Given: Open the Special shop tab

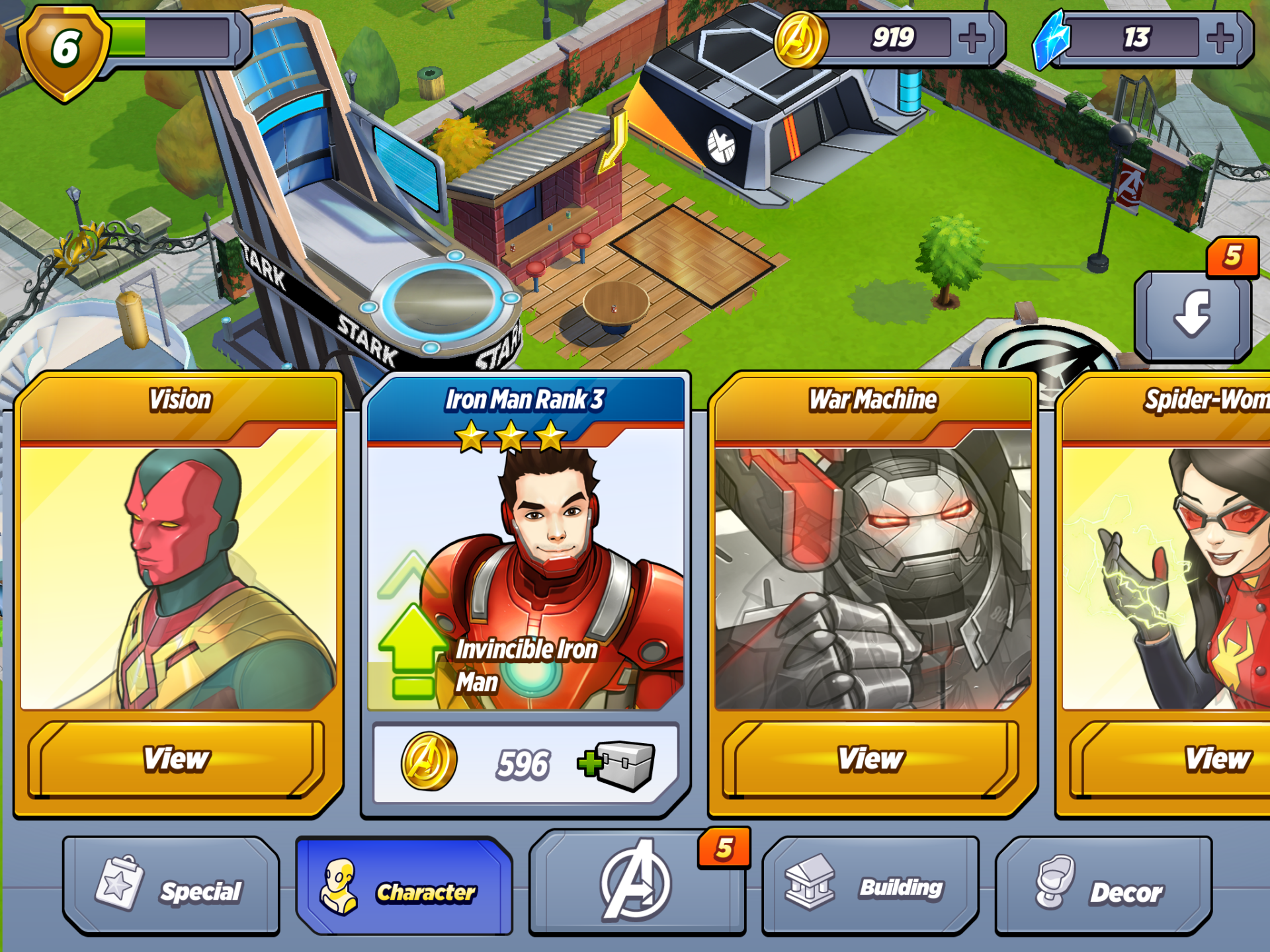Looking at the screenshot, I should (171, 887).
